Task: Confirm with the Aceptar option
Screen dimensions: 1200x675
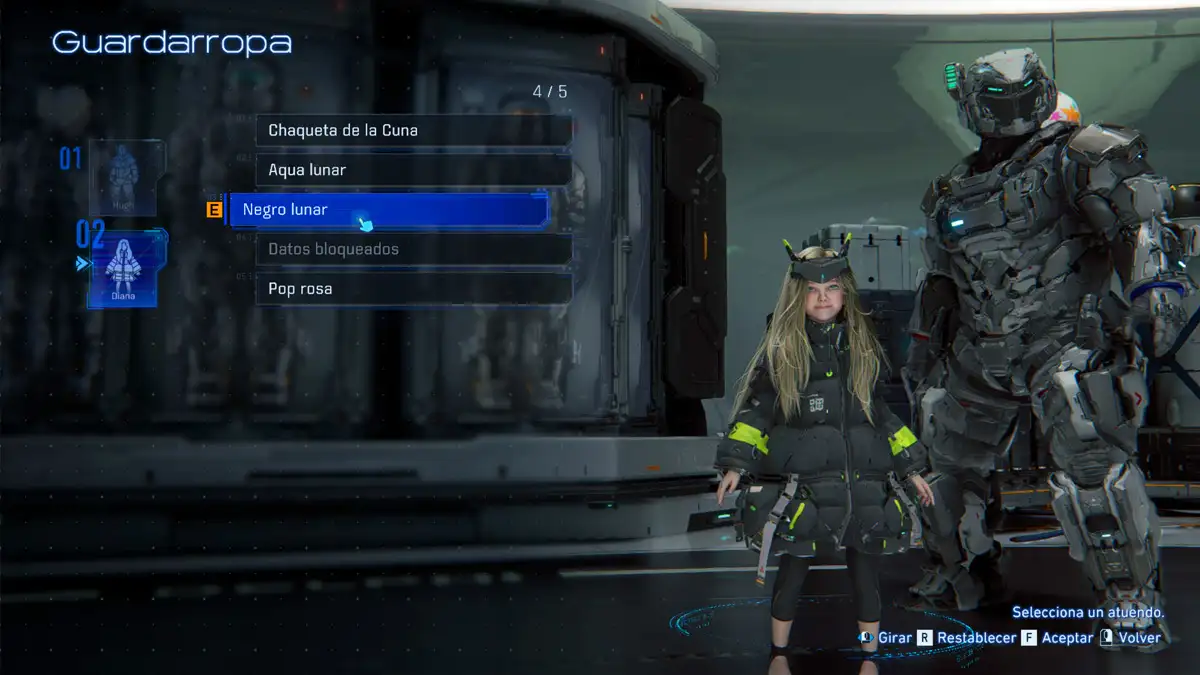Action: (x=1057, y=638)
